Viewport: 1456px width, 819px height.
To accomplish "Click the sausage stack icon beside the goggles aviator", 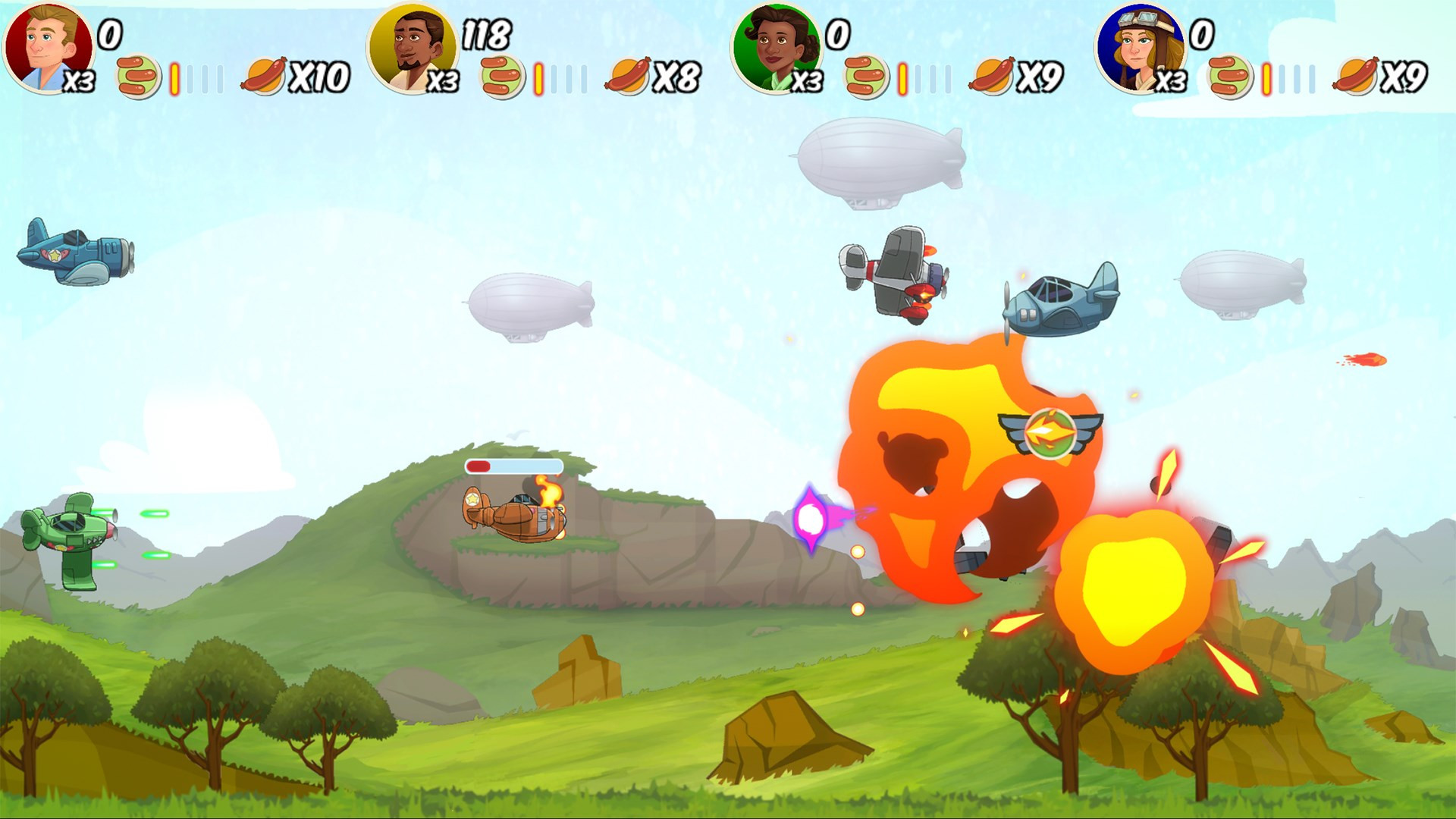I will [x=1230, y=77].
